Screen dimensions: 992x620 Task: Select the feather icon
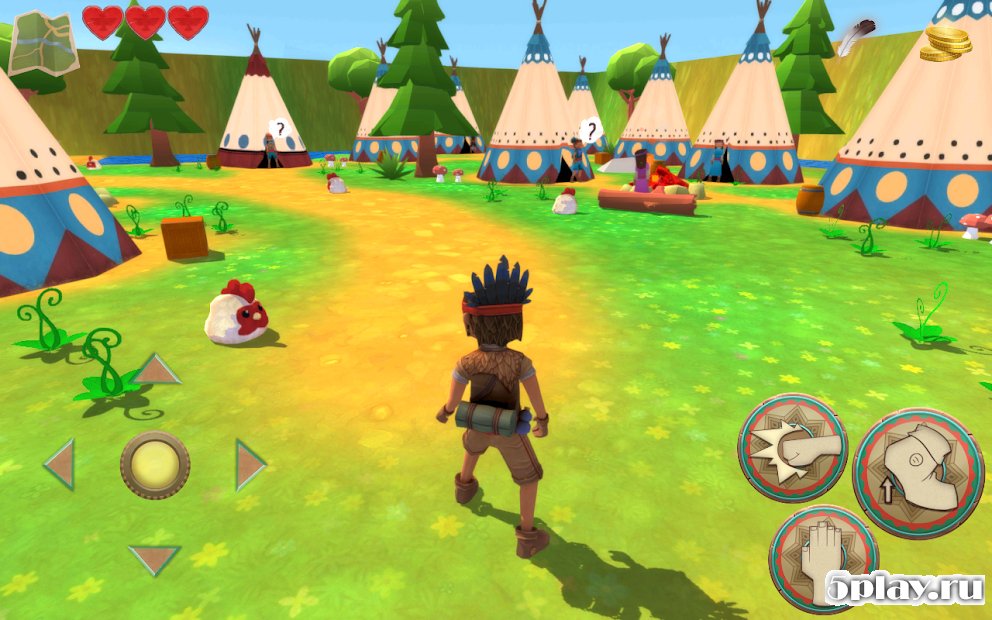coord(852,38)
